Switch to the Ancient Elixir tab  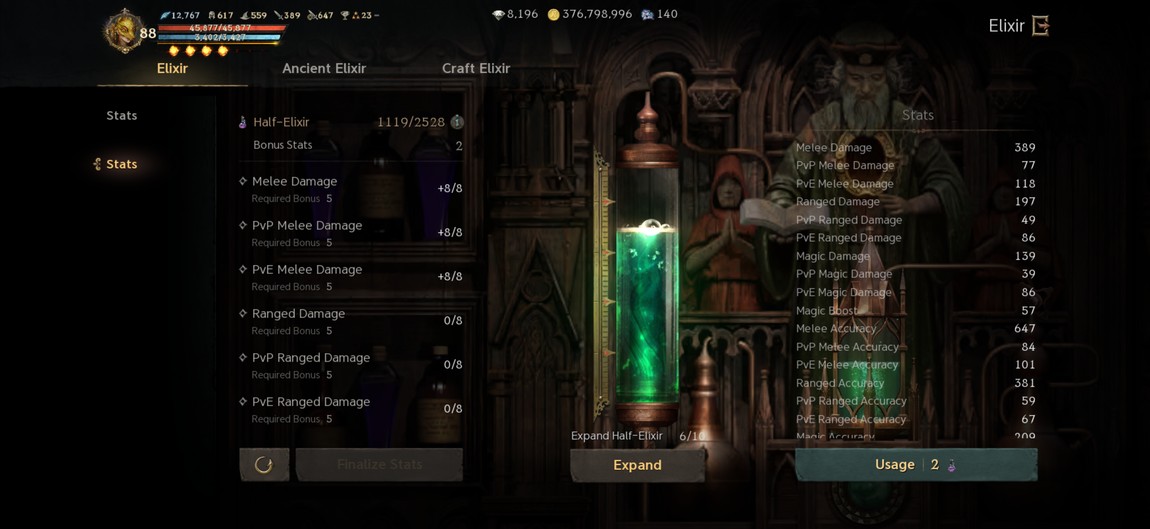point(324,68)
